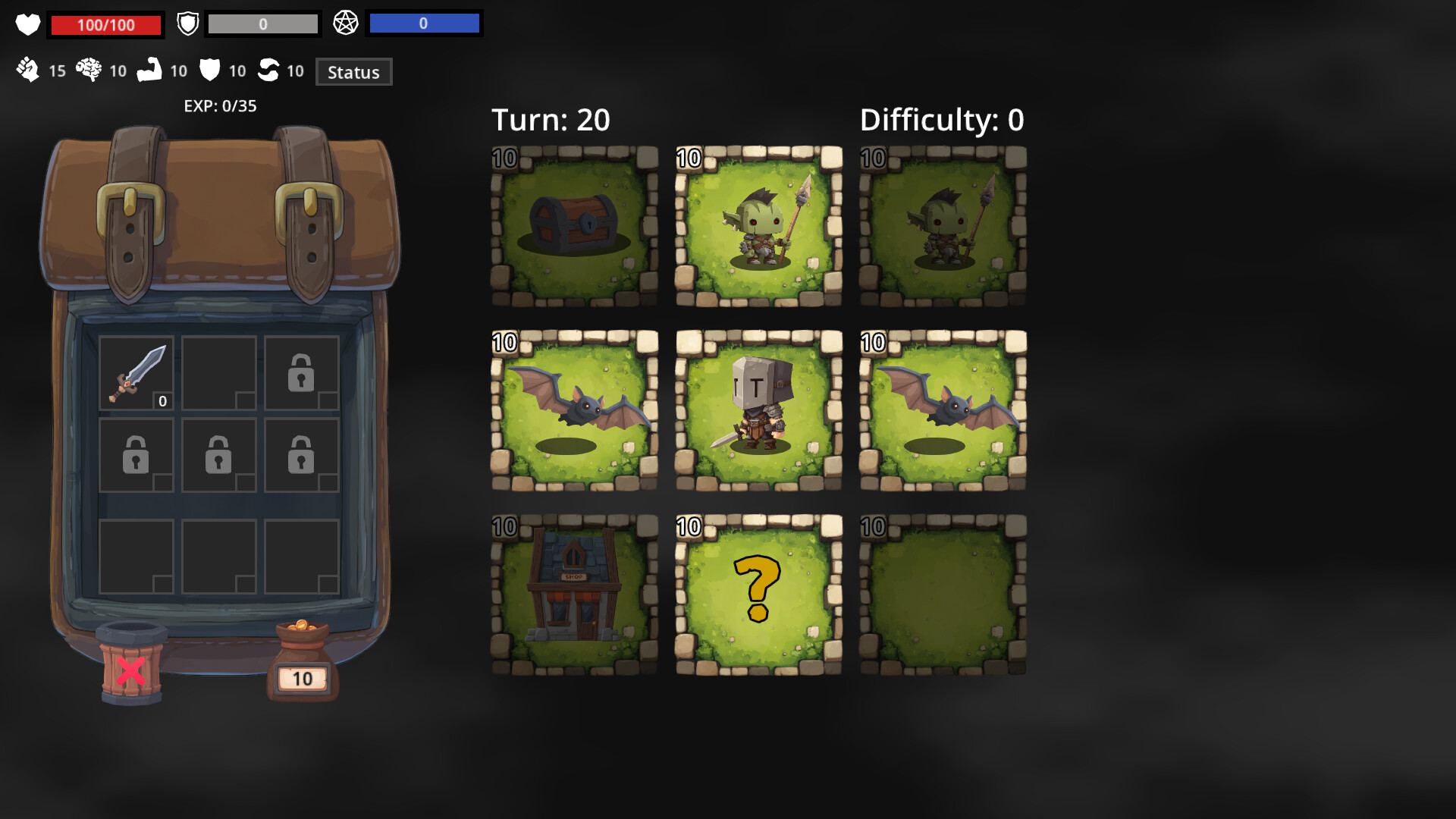Select the brain intelligence stat icon
Image resolution: width=1456 pixels, height=819 pixels.
coord(89,71)
